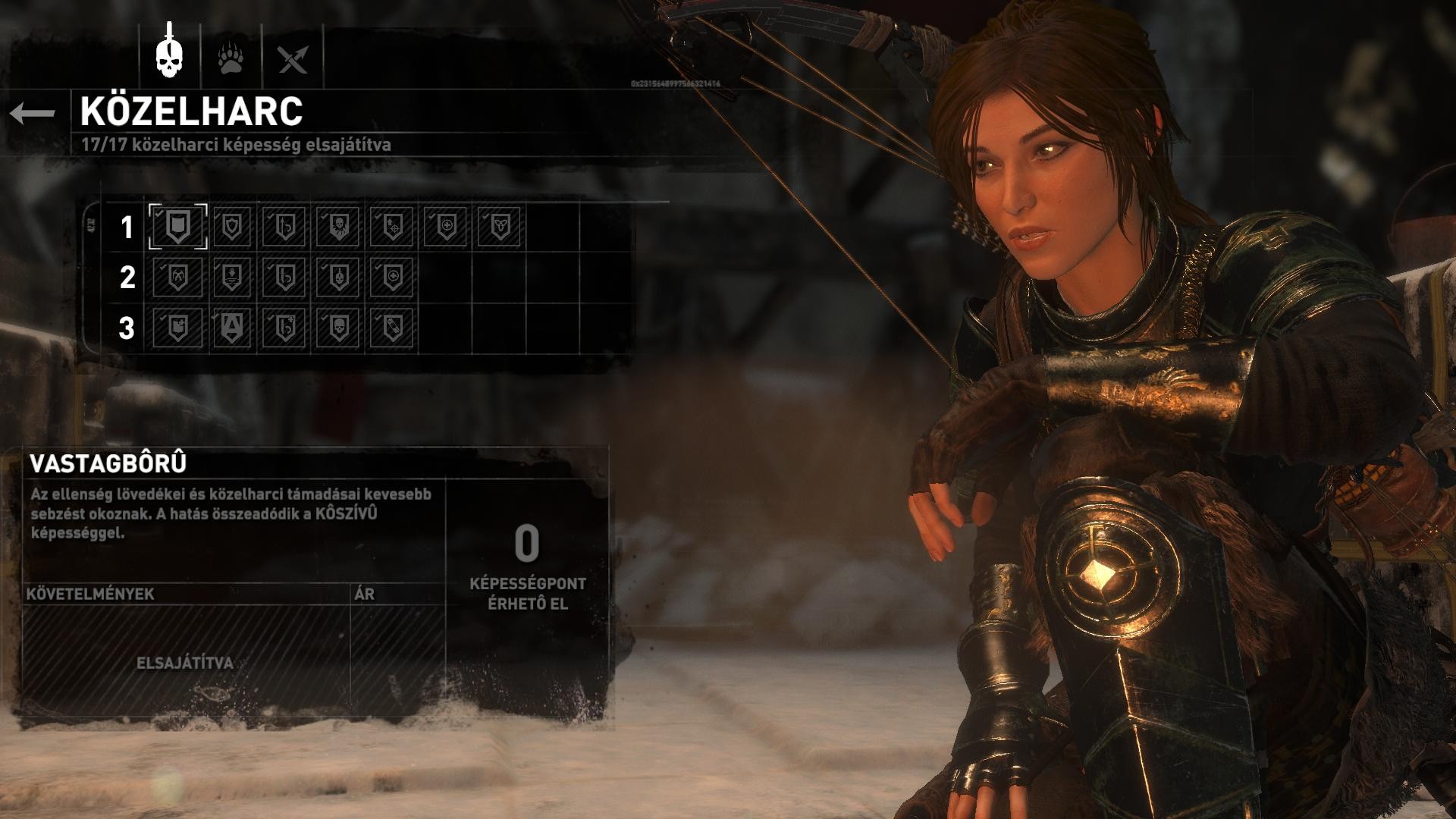Go back with the left arrow

pos(33,114)
